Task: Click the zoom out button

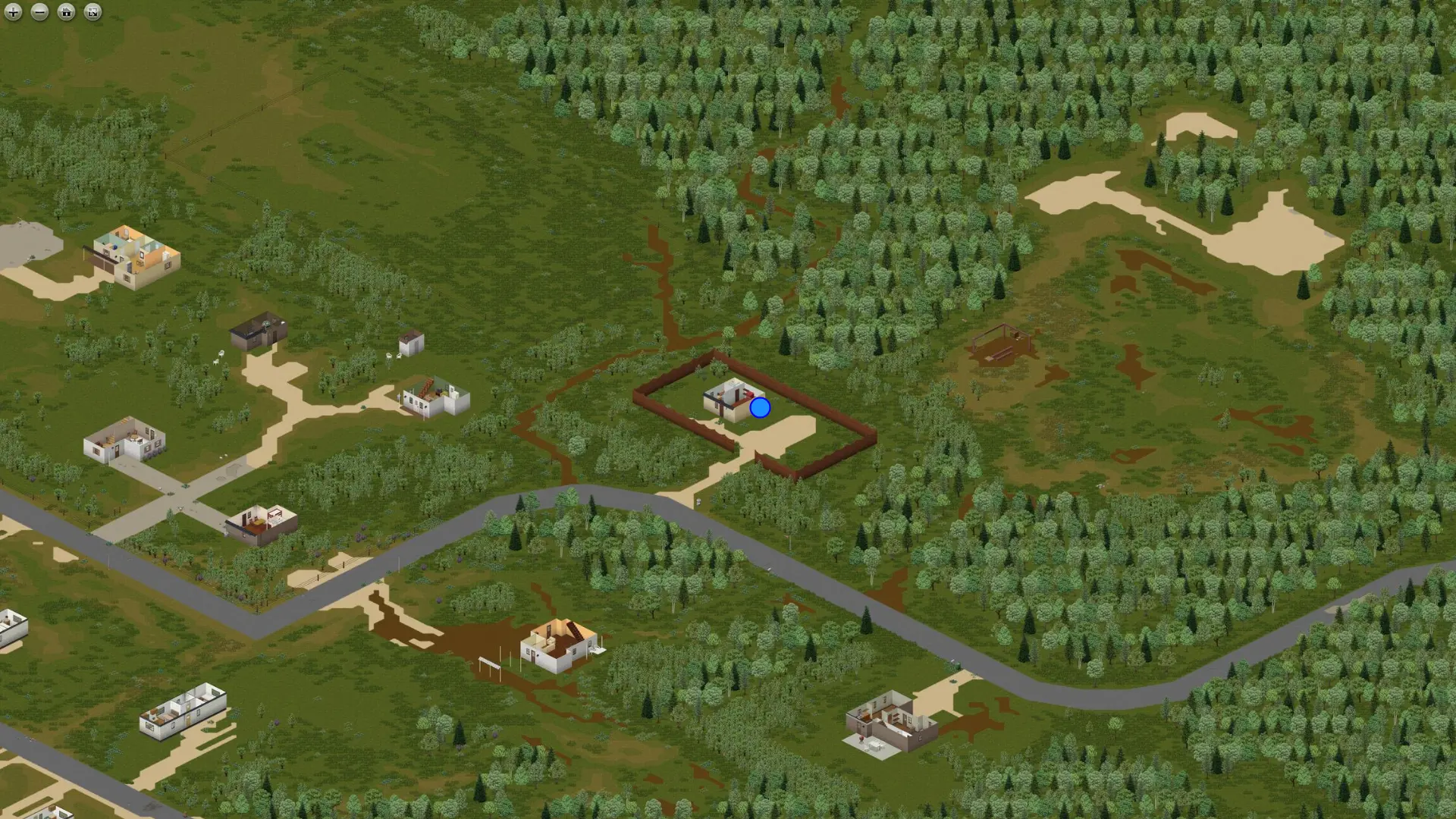Action: pos(39,13)
